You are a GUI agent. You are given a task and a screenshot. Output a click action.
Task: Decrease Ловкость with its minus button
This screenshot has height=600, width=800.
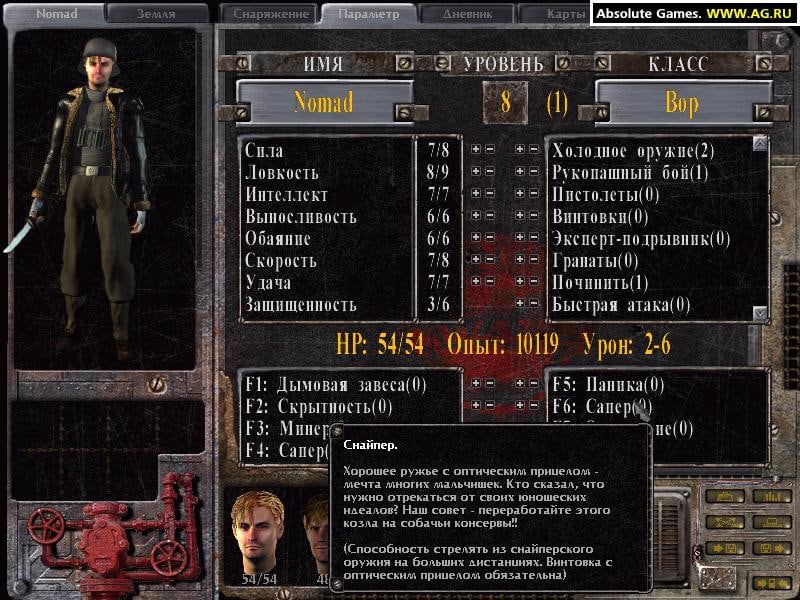click(x=489, y=172)
